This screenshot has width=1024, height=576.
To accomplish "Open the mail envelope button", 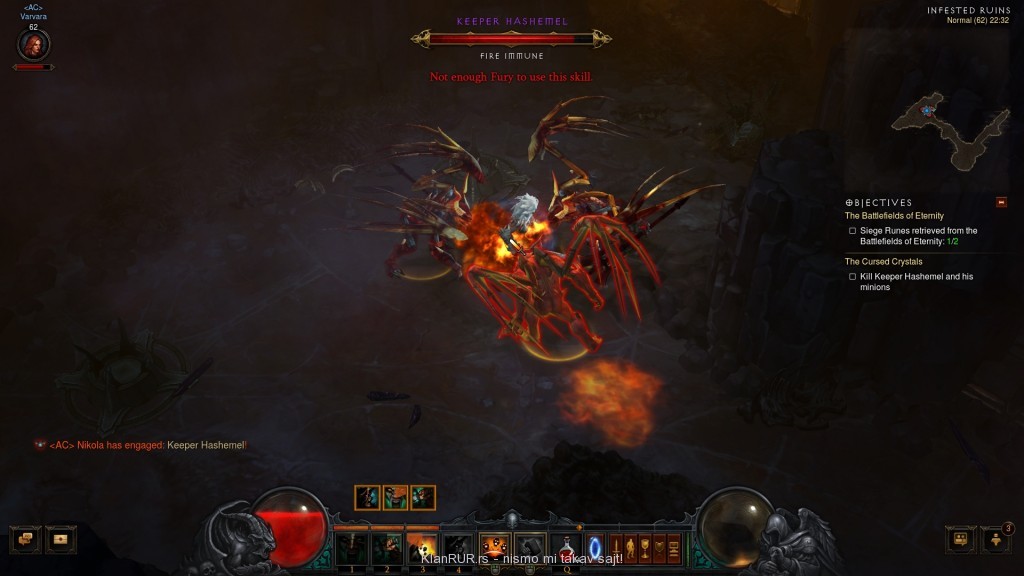I will click(60, 539).
